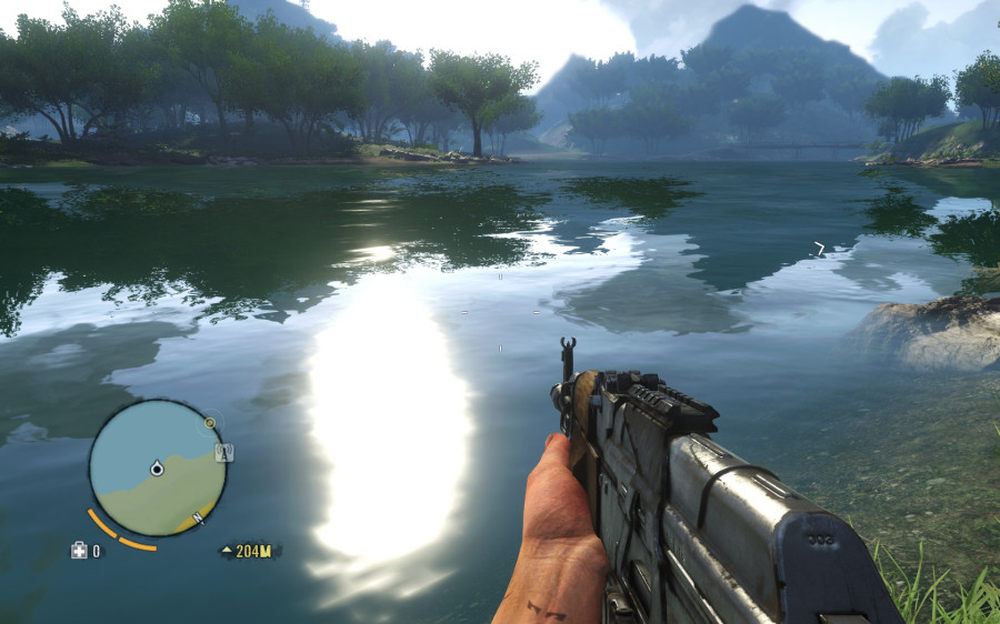
Task: Click the medkit icon
Action: 78,550
